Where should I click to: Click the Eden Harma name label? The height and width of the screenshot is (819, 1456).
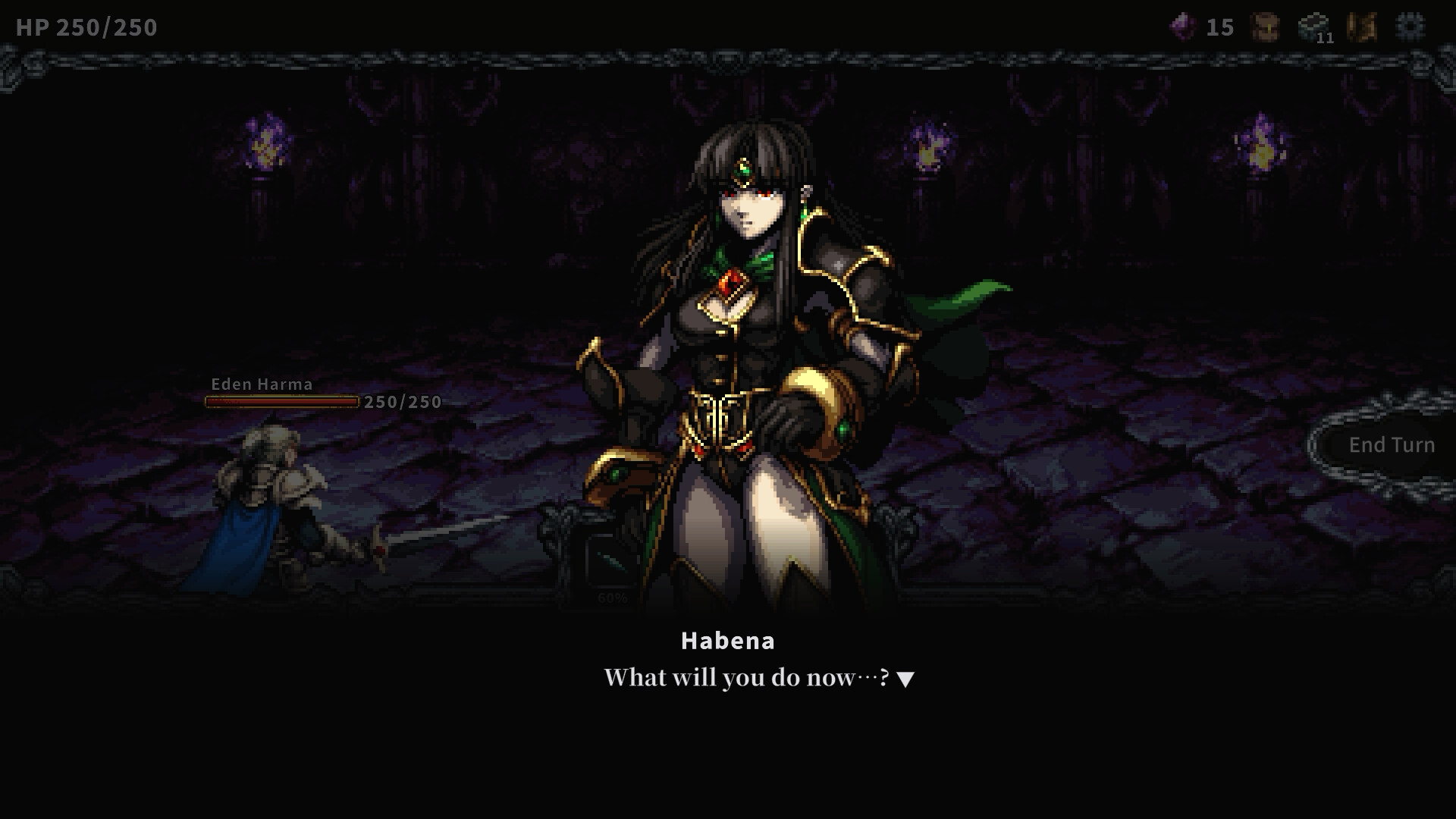click(x=261, y=384)
